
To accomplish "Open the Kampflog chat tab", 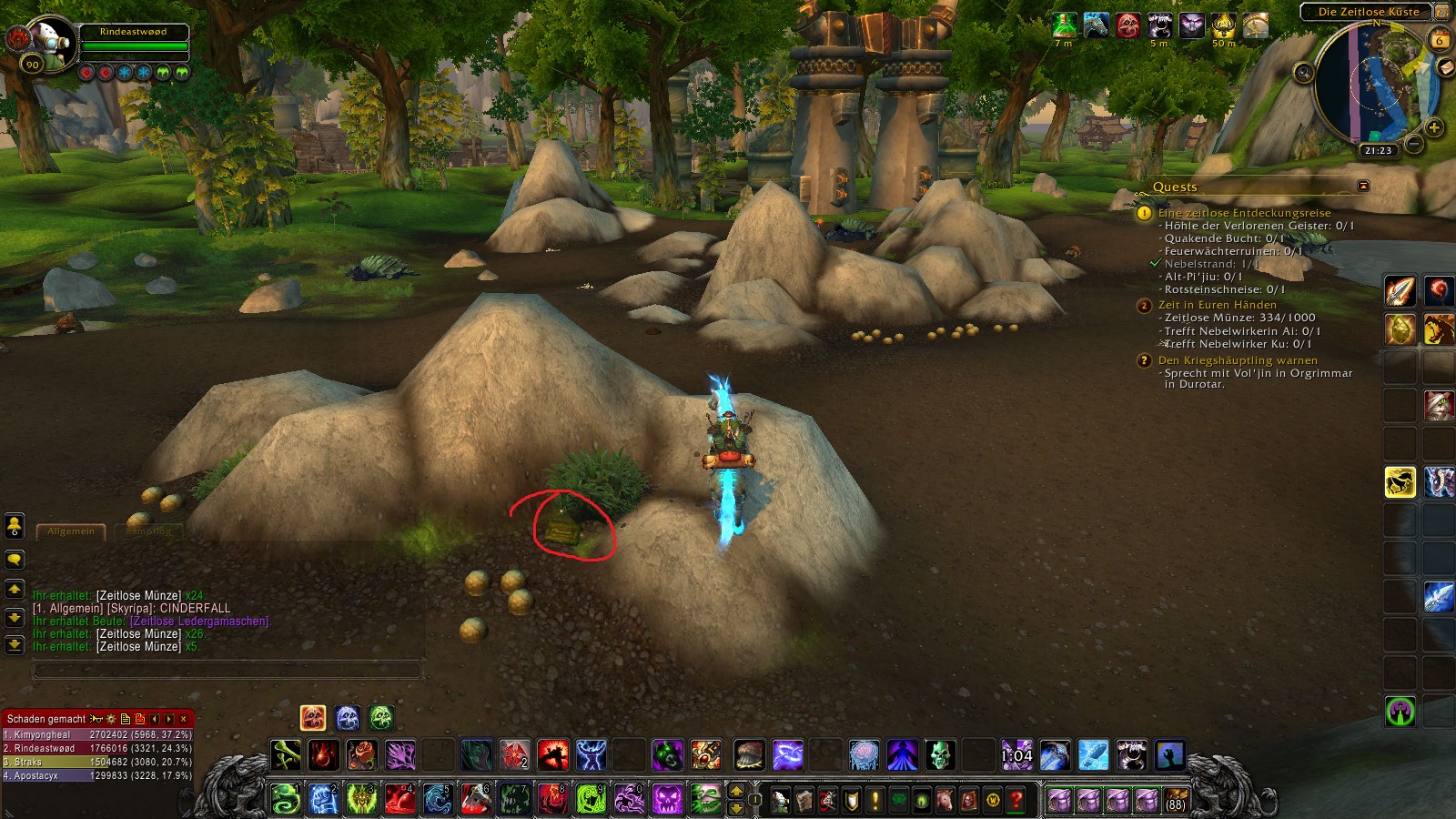I will (x=148, y=531).
